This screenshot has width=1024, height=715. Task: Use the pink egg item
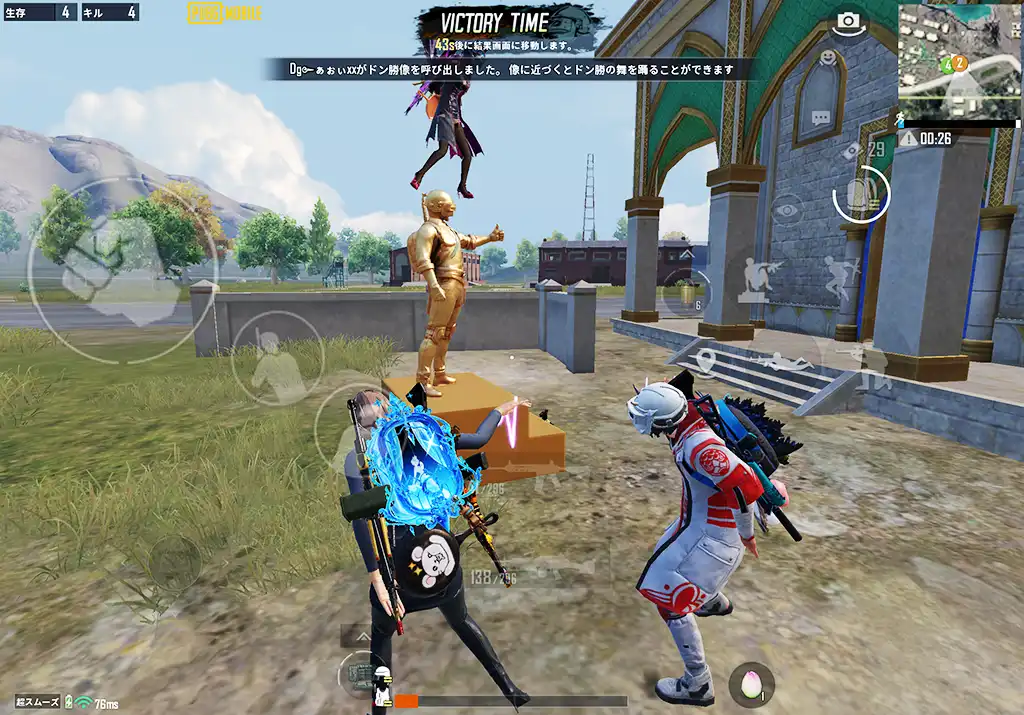coord(751,682)
